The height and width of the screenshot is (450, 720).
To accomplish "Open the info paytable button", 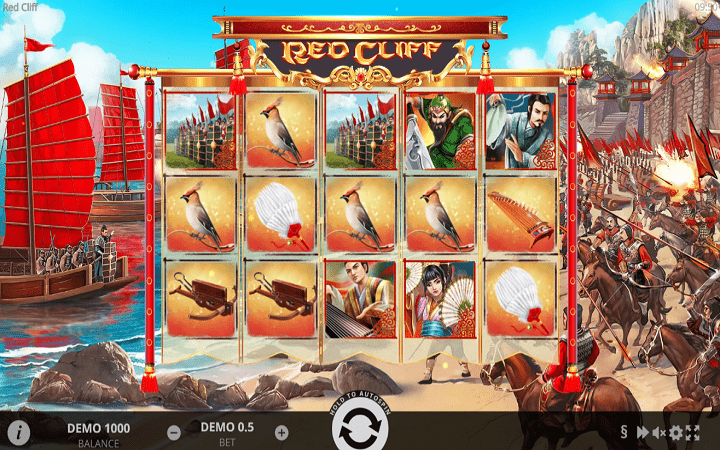I will tap(18, 432).
